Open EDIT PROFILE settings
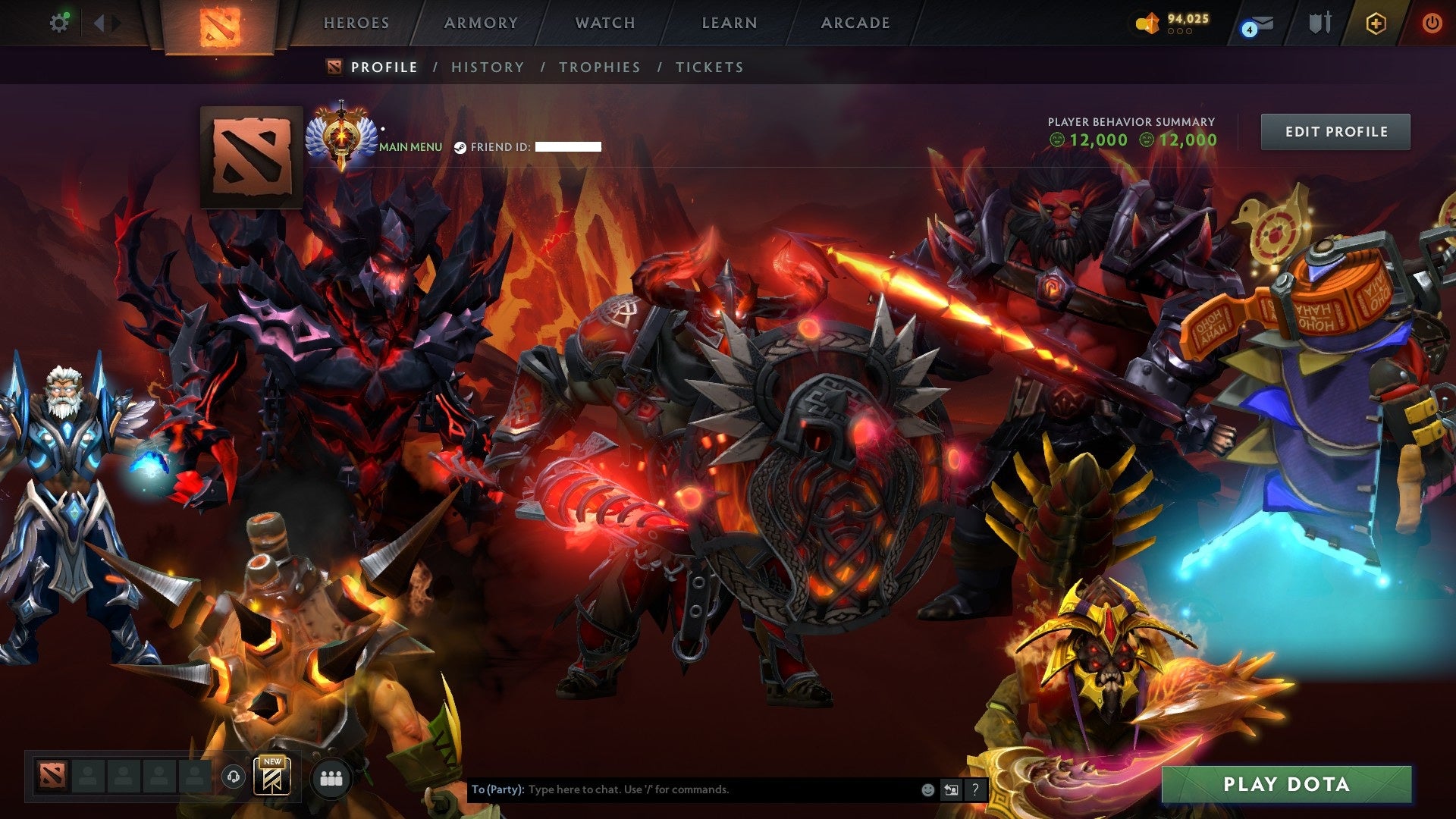The height and width of the screenshot is (819, 1456). (1335, 130)
